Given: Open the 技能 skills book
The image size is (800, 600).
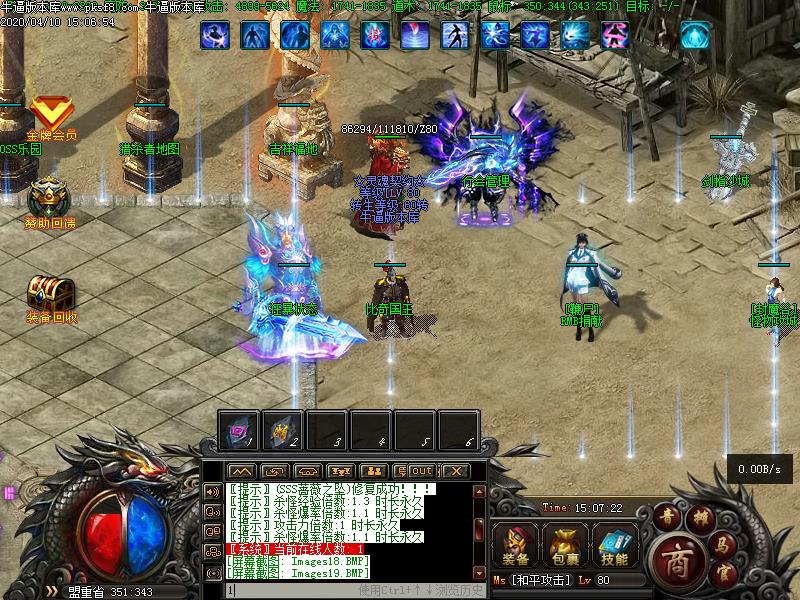Looking at the screenshot, I should 614,545.
